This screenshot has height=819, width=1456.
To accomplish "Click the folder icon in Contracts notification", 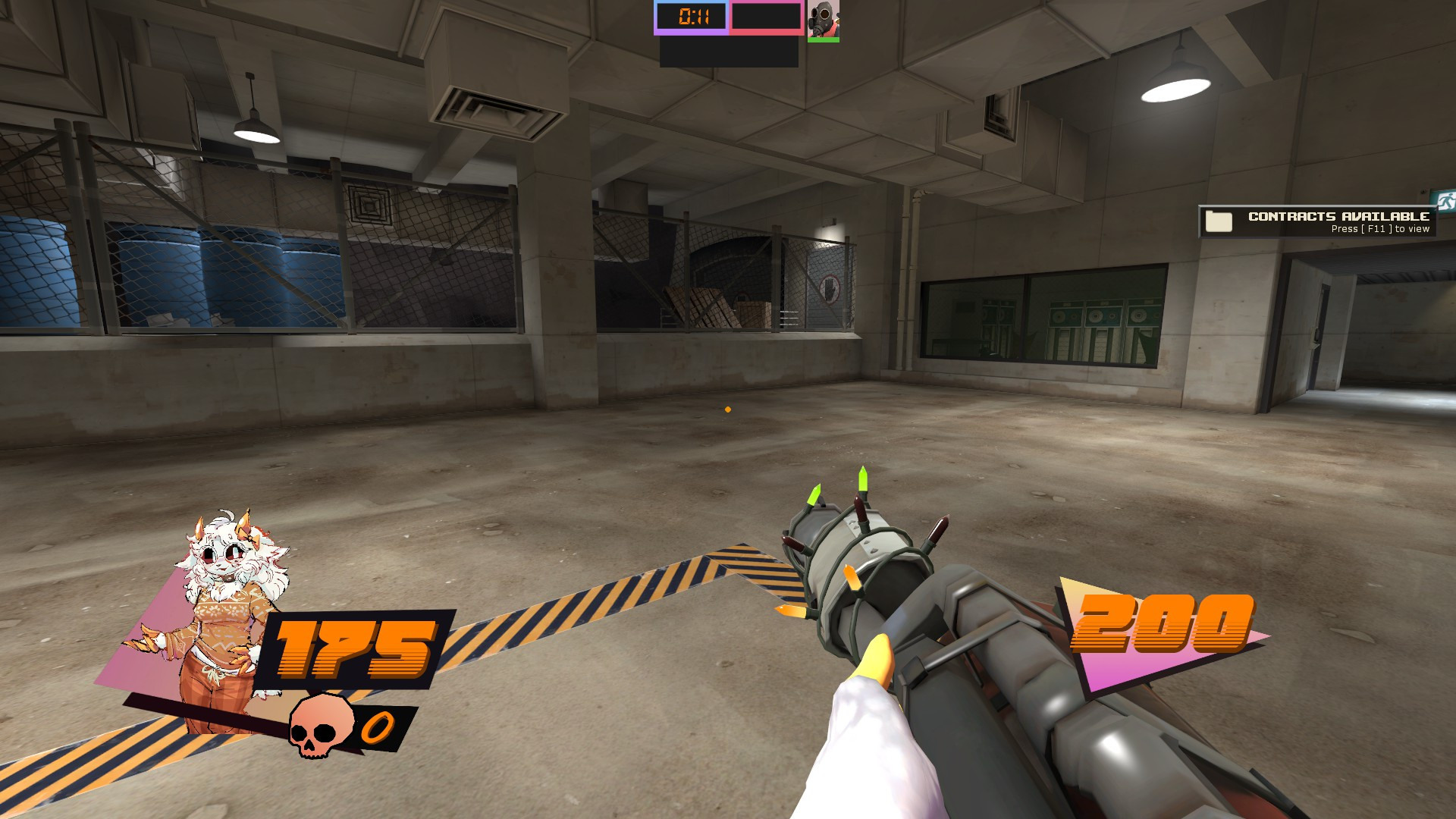I will [1218, 221].
